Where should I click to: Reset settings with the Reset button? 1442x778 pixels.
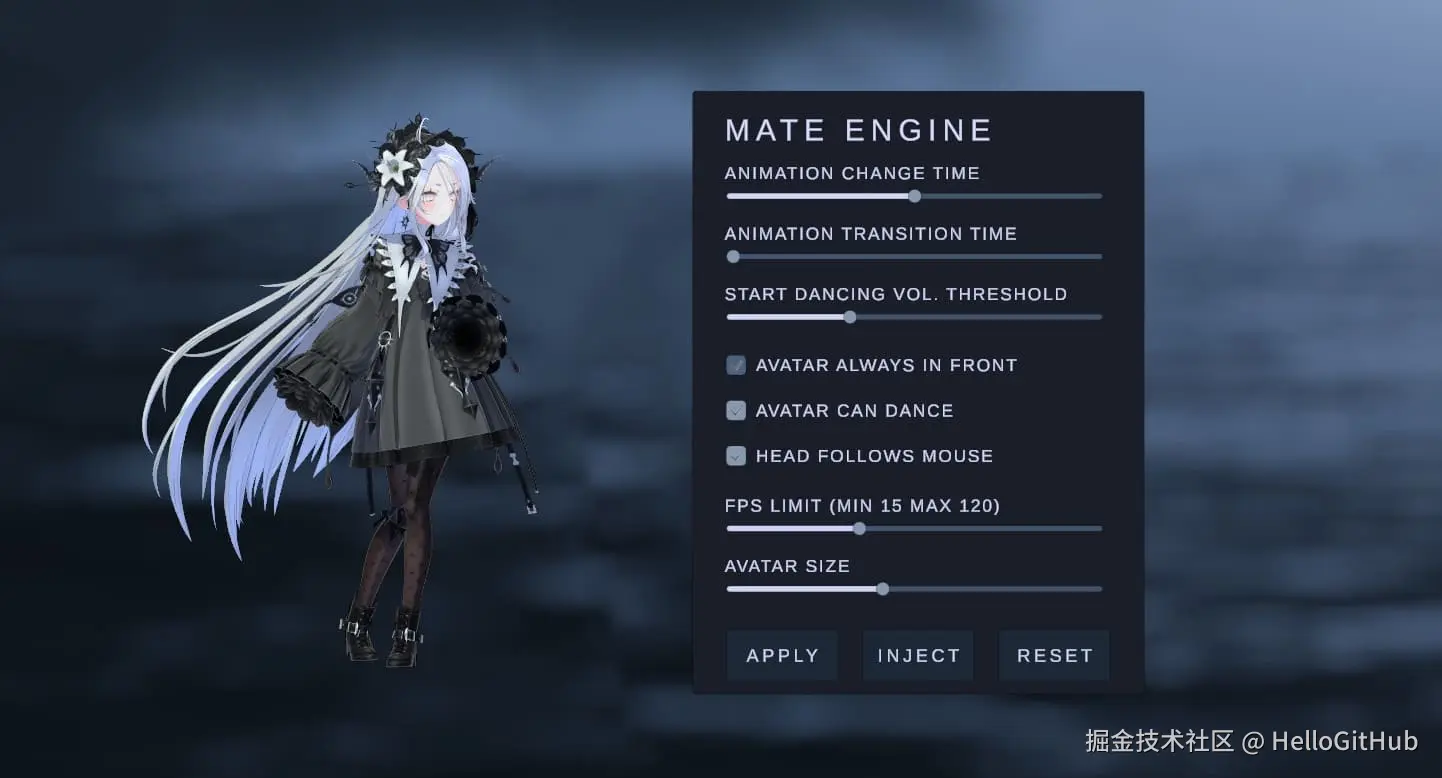1054,656
